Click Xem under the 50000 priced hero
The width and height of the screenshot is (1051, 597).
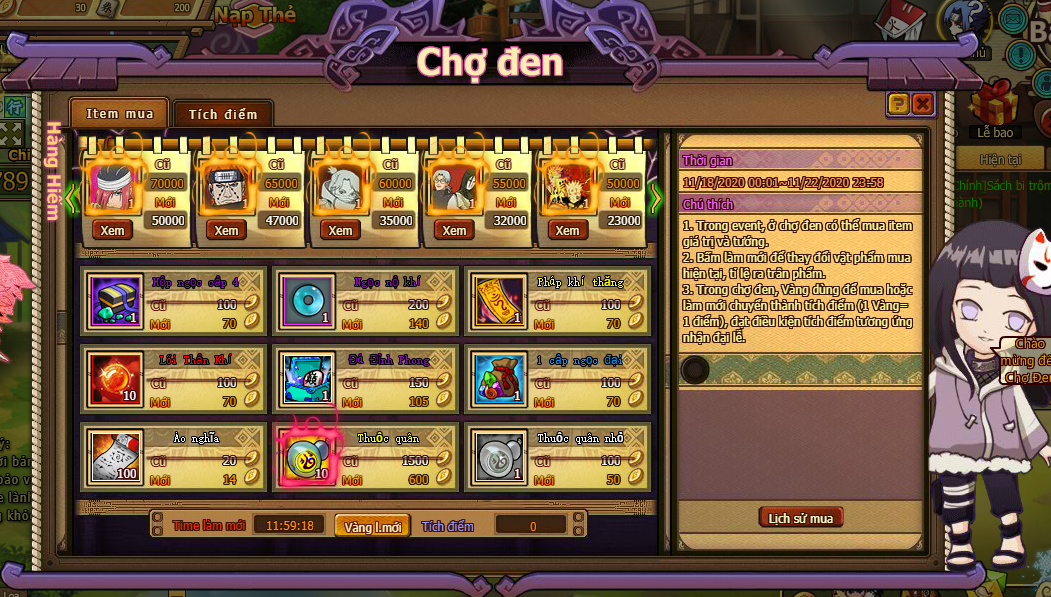113,230
